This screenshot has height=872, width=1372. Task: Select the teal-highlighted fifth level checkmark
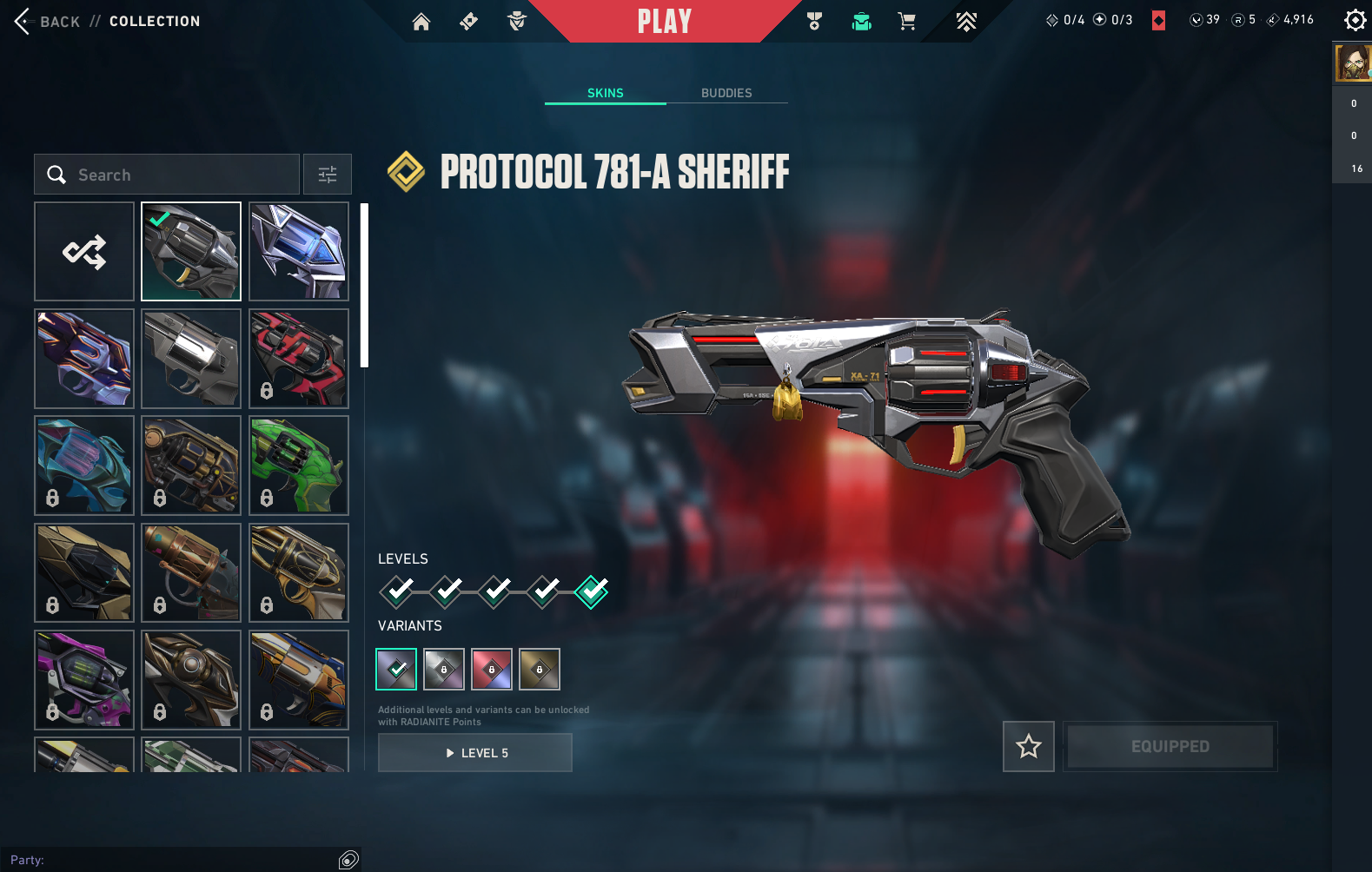coord(592,592)
